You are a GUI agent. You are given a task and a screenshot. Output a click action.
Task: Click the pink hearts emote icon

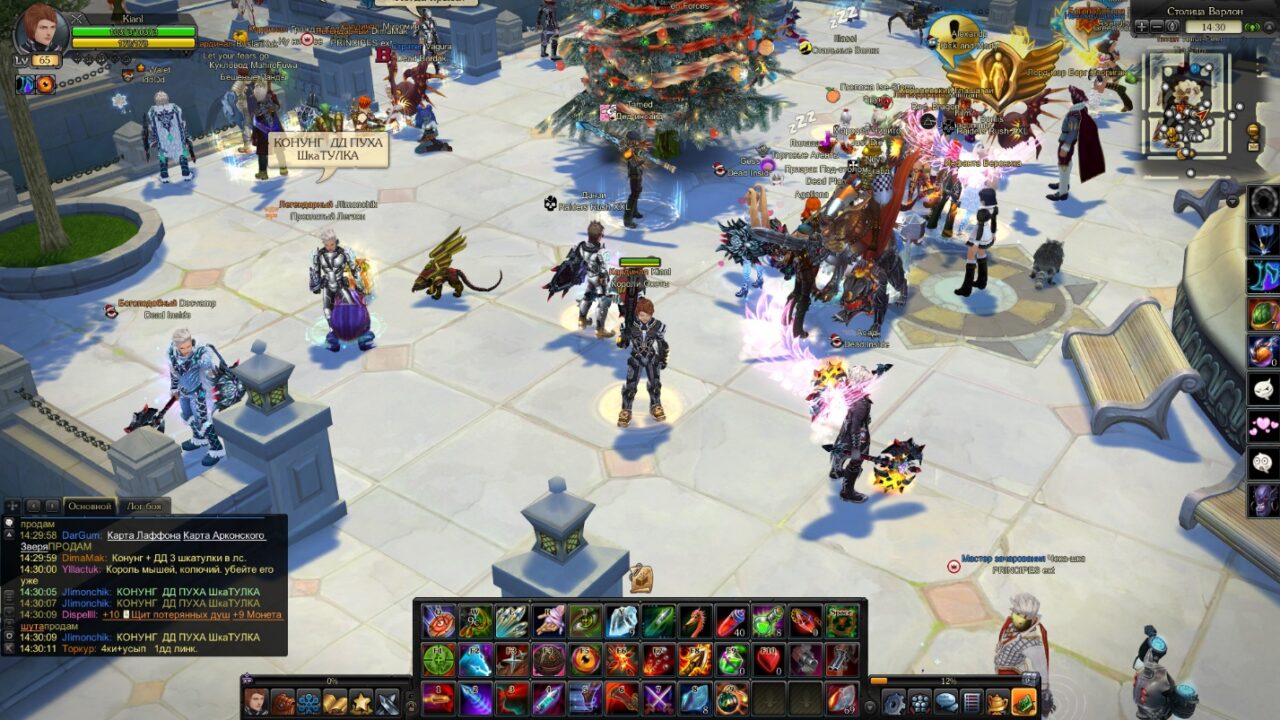pos(1263,426)
